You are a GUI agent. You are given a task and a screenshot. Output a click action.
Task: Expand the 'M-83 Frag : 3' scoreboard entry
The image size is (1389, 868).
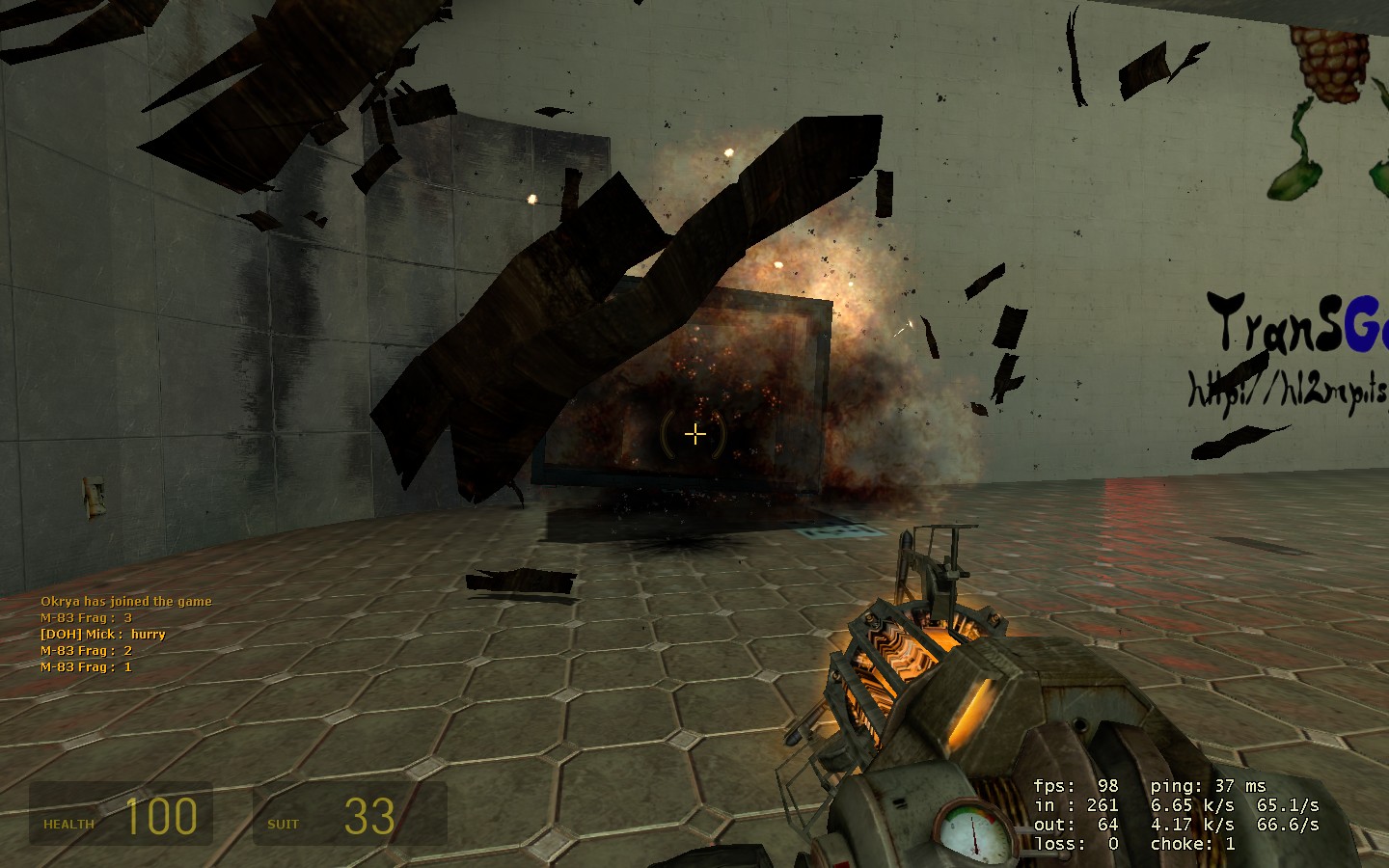(x=85, y=617)
